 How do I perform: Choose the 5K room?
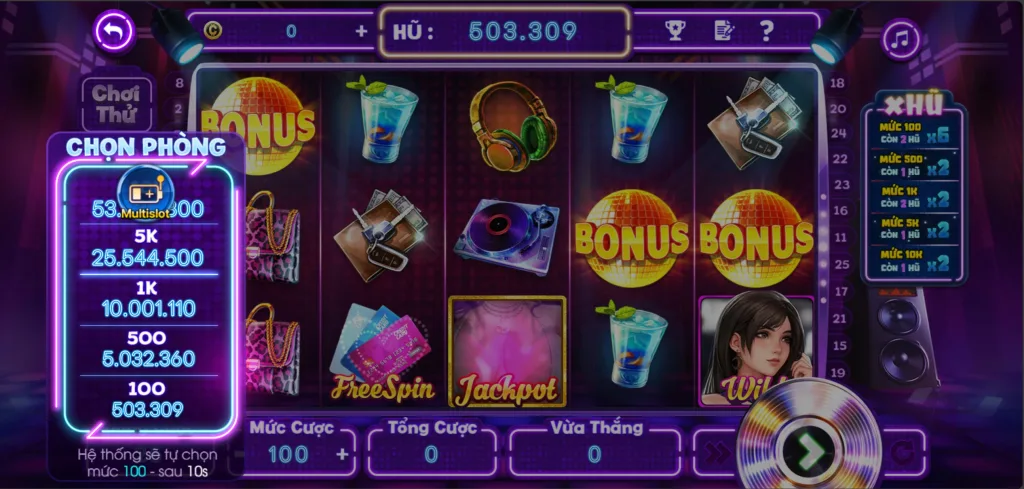[x=148, y=249]
